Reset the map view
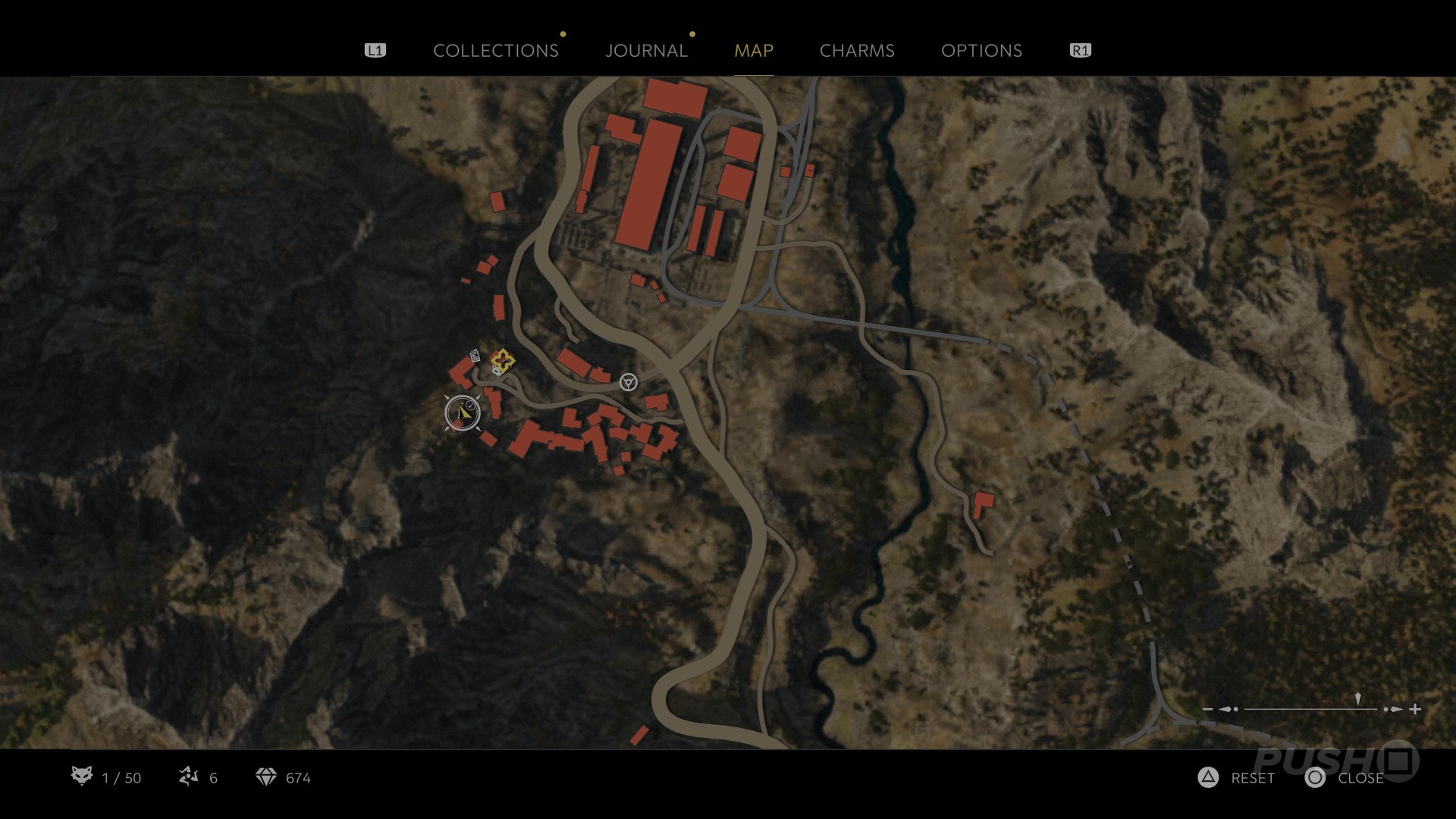Viewport: 1456px width, 819px height. click(x=1238, y=778)
